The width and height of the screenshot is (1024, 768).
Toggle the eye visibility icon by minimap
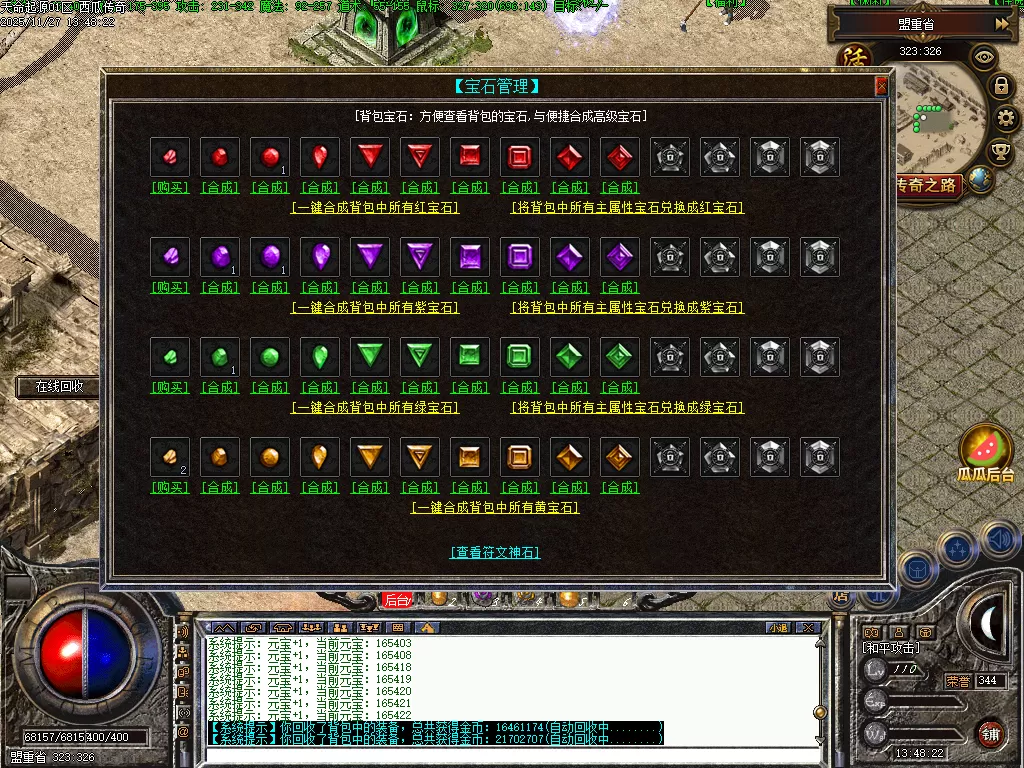984,57
